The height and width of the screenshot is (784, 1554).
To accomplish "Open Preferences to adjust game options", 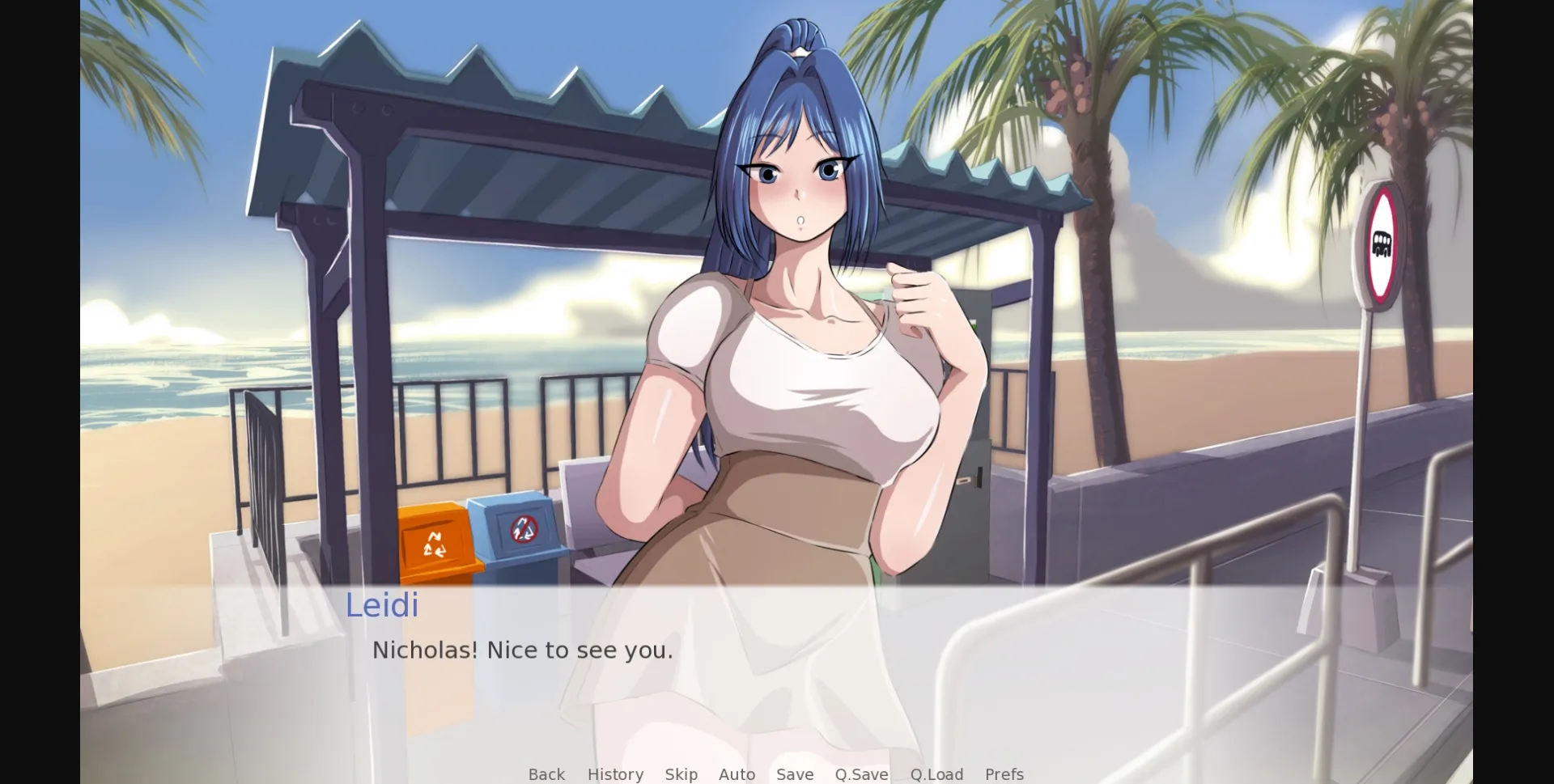I will [1004, 774].
